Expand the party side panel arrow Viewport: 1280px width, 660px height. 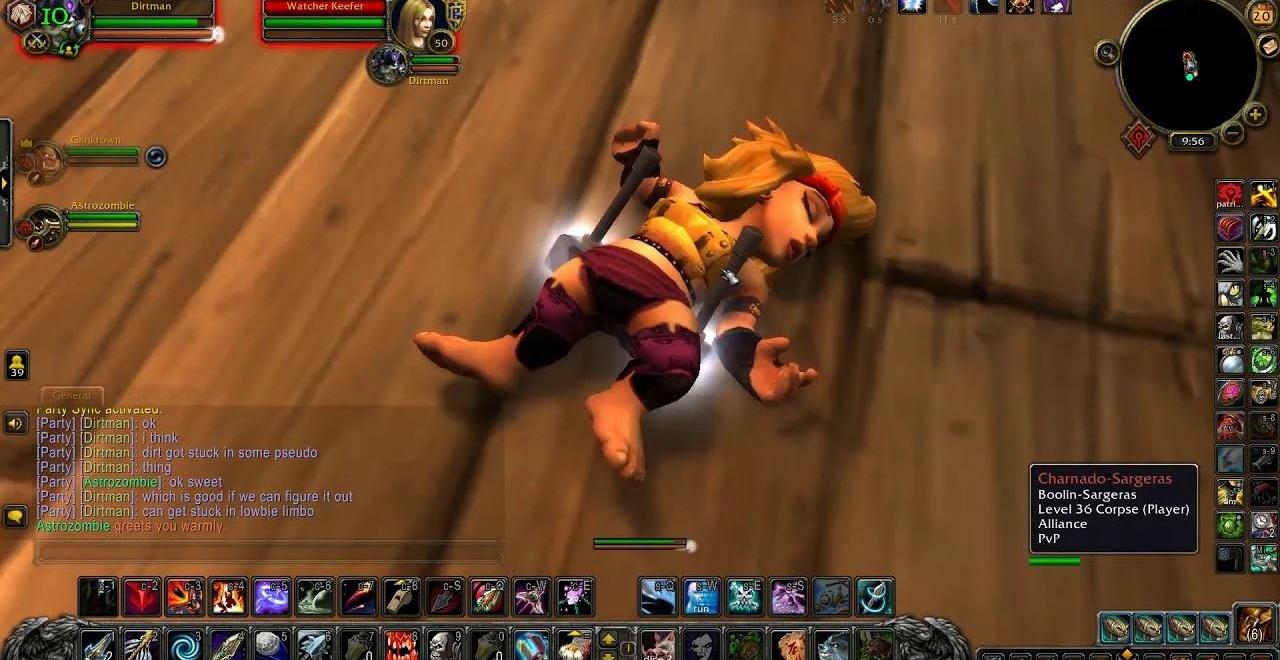(x=5, y=183)
